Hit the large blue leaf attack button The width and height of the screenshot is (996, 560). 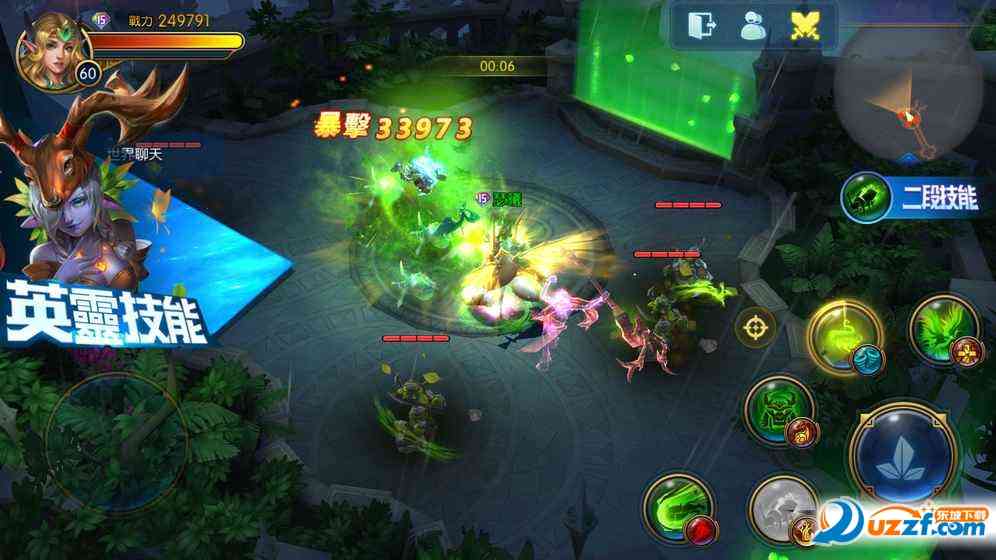coord(905,459)
